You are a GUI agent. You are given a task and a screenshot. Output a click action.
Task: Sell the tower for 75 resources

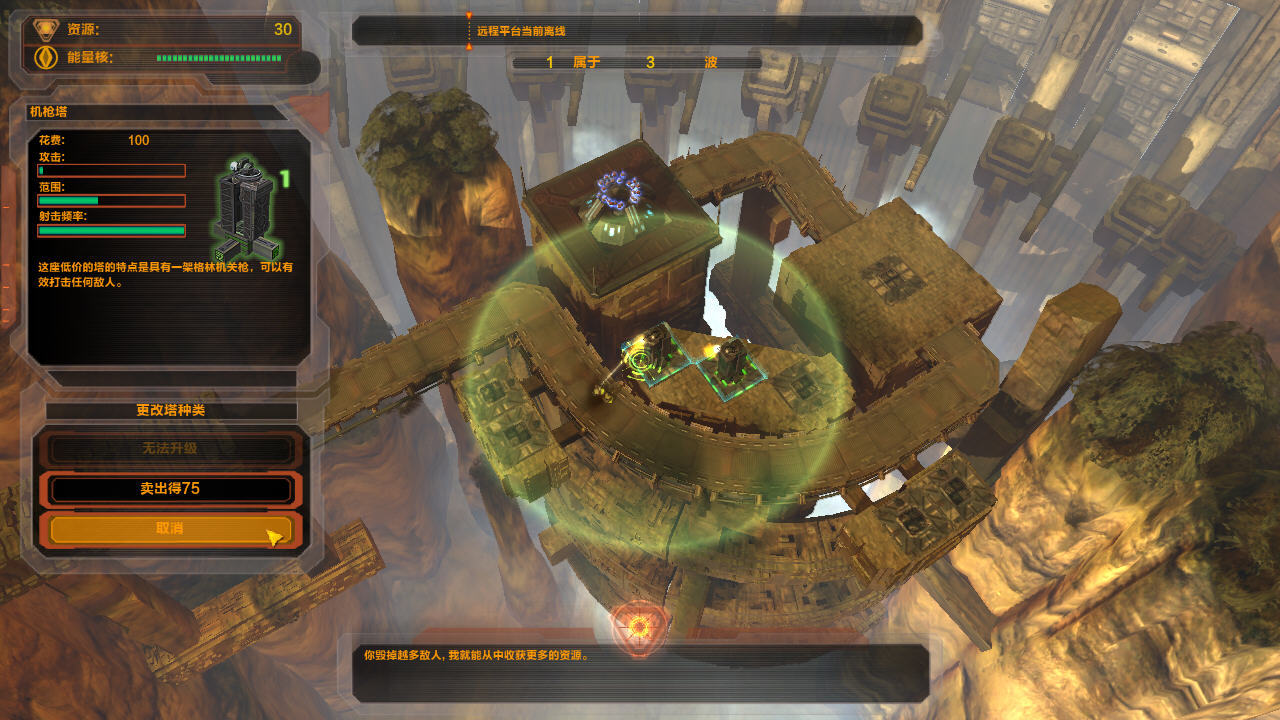pos(170,489)
